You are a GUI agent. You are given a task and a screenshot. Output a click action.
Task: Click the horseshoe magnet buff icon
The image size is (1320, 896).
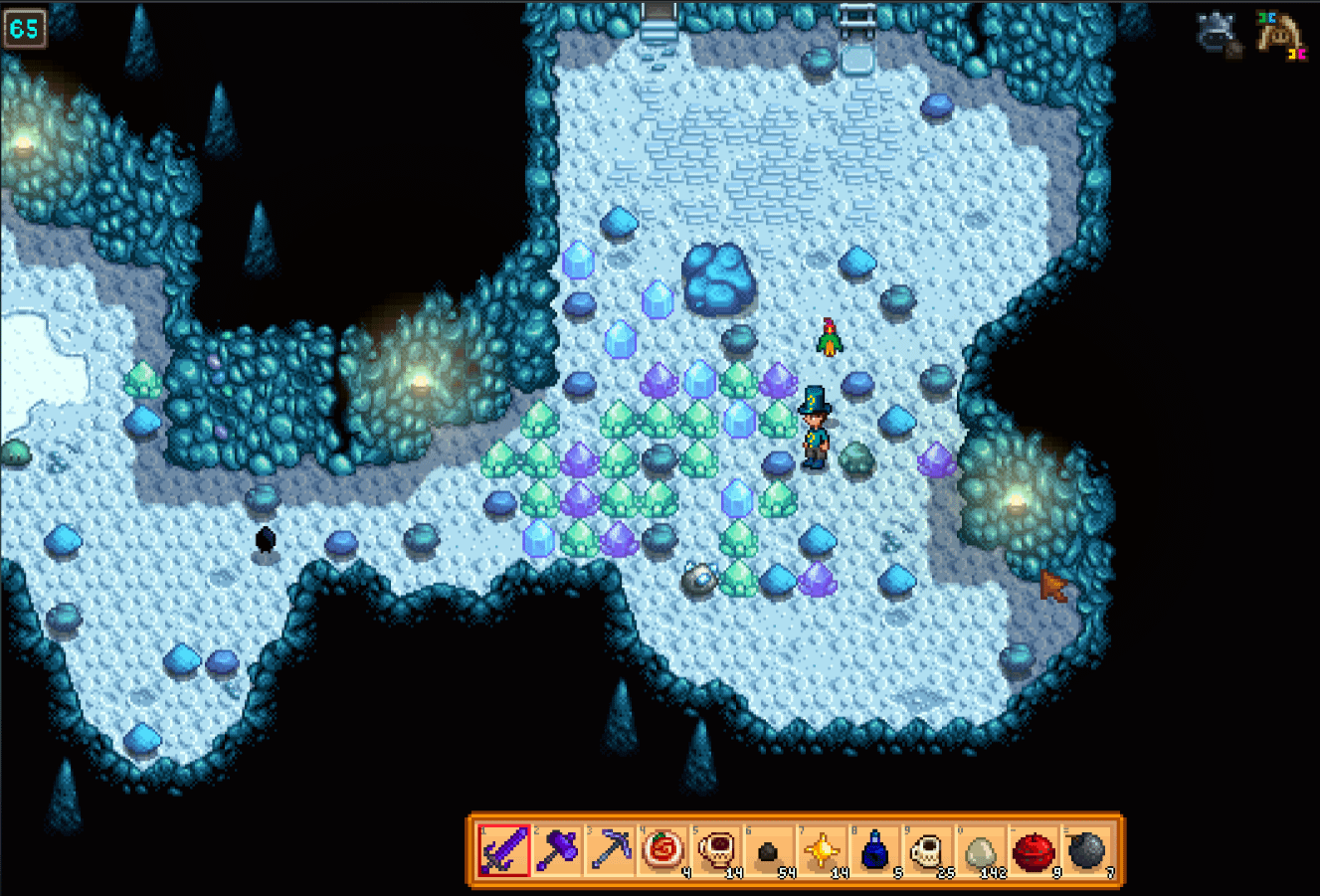pos(1280,33)
